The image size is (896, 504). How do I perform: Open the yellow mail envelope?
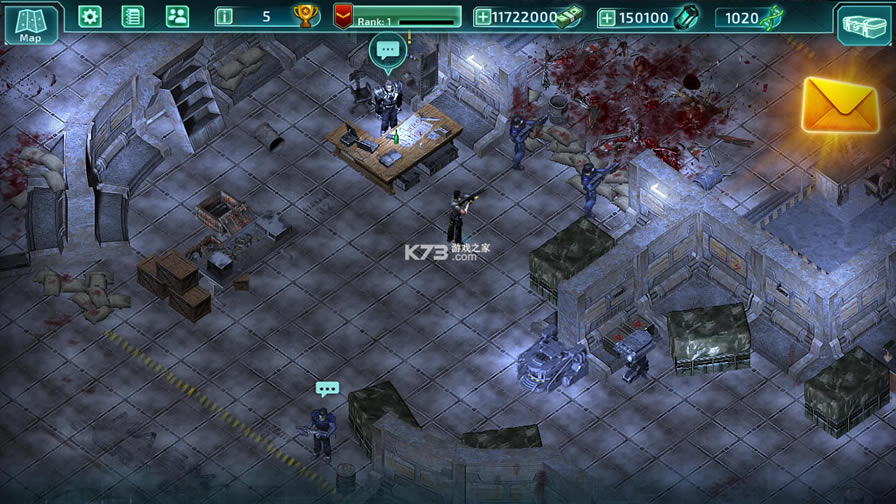(839, 104)
